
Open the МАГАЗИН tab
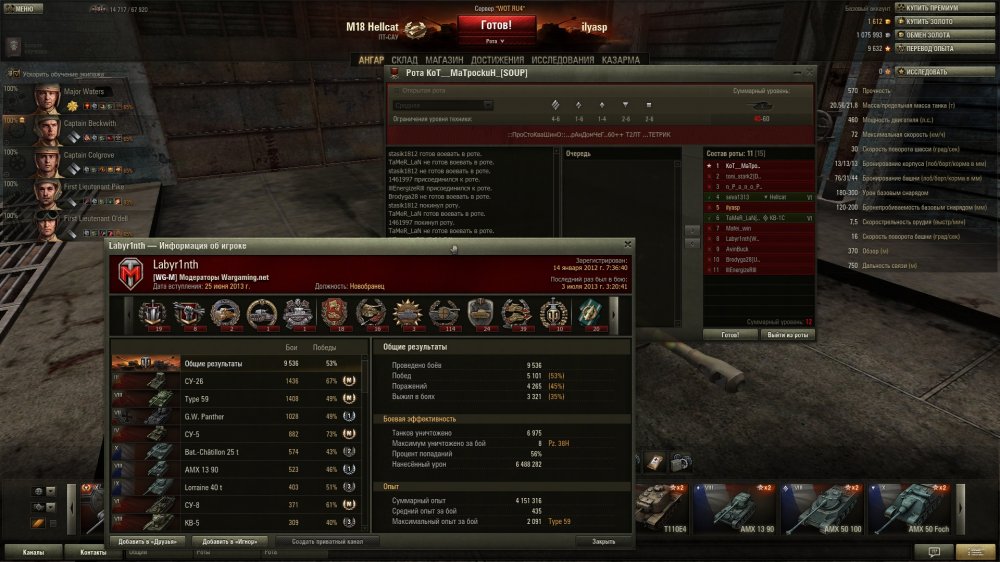point(443,60)
